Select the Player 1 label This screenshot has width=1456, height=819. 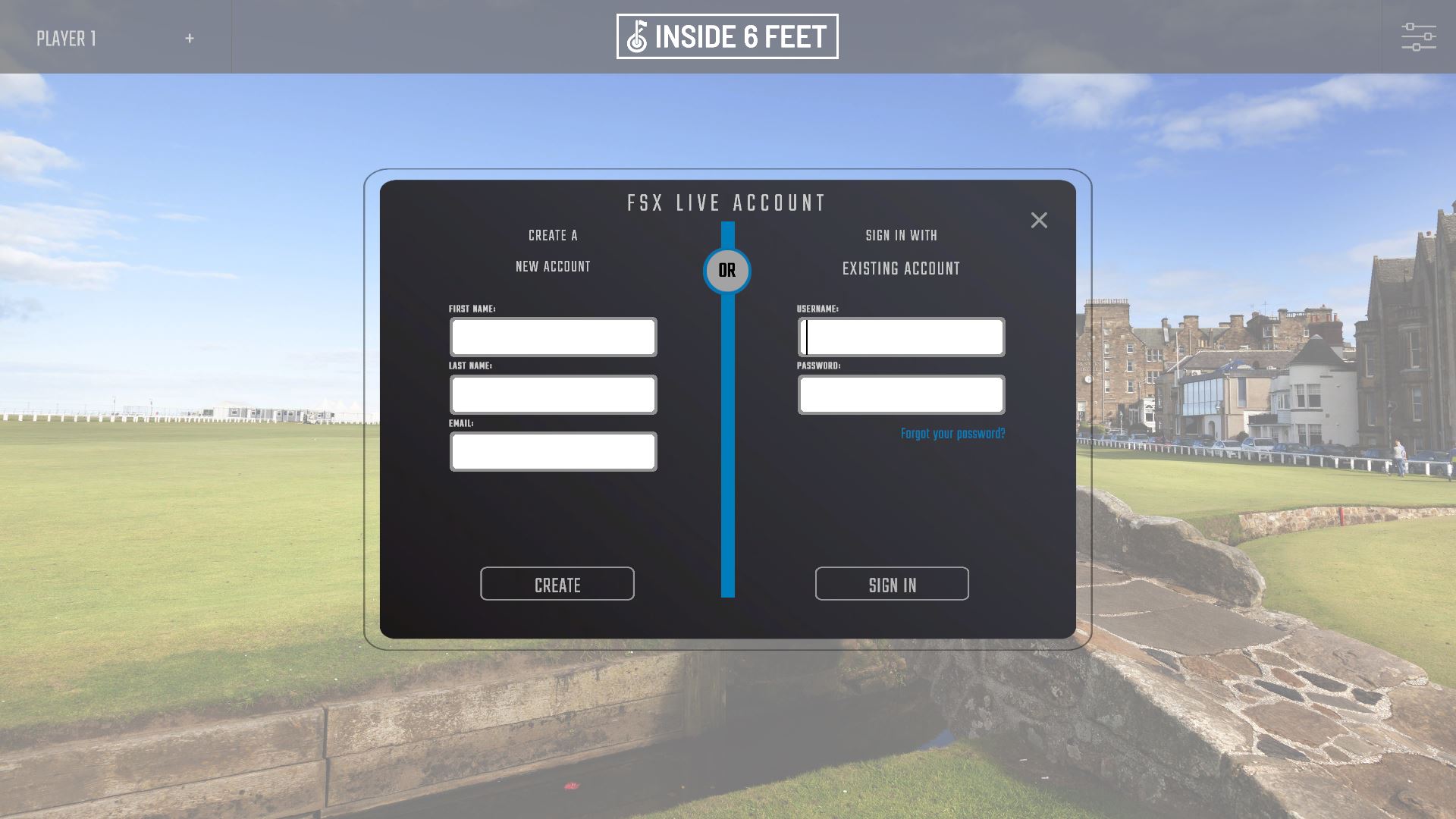point(67,38)
